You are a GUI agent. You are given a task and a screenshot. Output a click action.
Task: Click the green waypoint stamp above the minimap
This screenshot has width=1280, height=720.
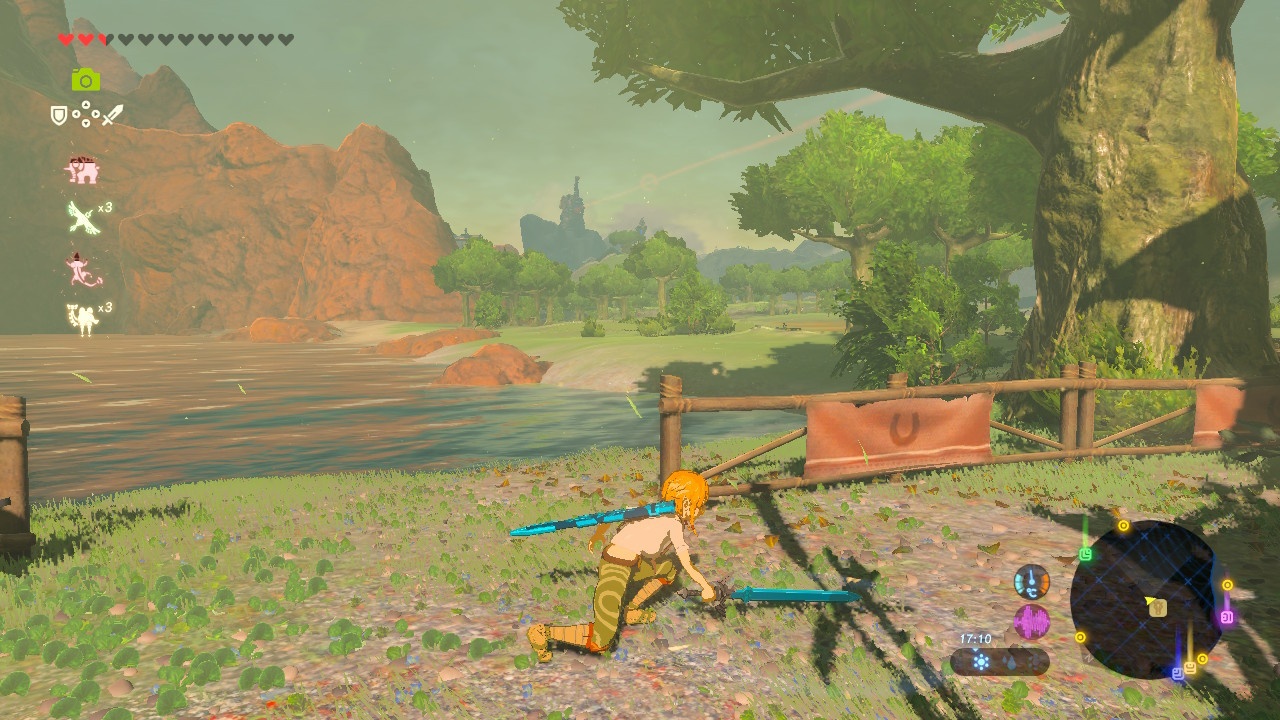click(x=1085, y=552)
